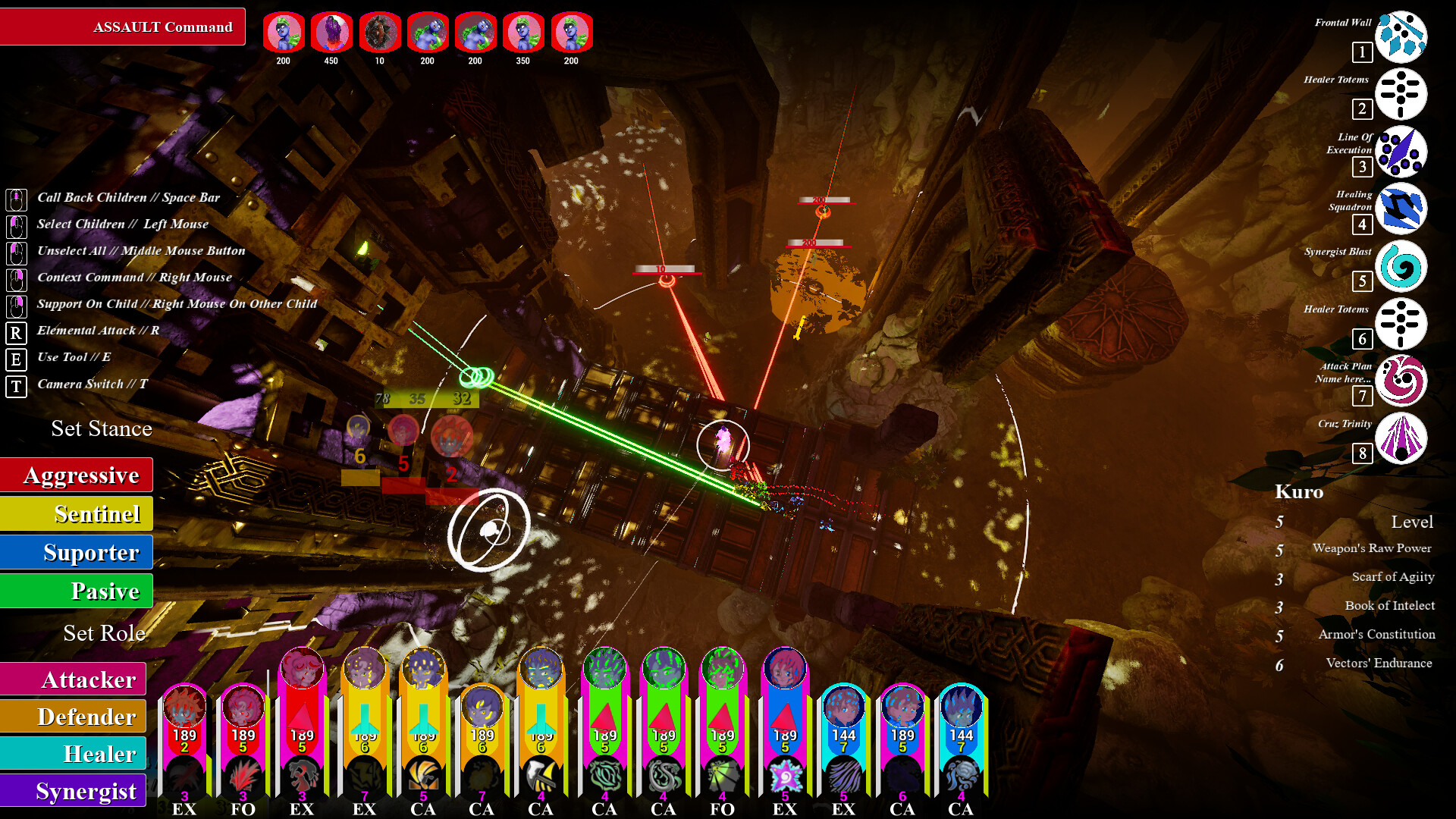Trigger the Healing Squadron formation
This screenshot has height=819, width=1456.
coord(1401,209)
